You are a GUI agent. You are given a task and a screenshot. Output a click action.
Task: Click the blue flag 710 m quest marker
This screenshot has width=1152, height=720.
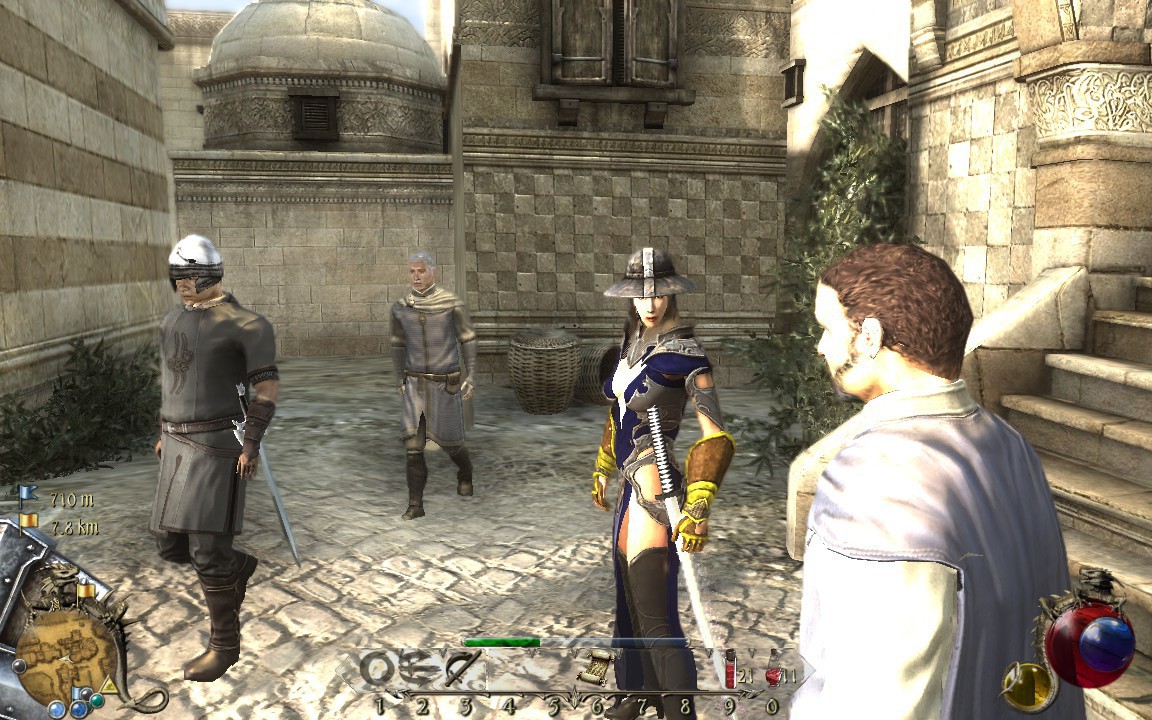(27, 493)
